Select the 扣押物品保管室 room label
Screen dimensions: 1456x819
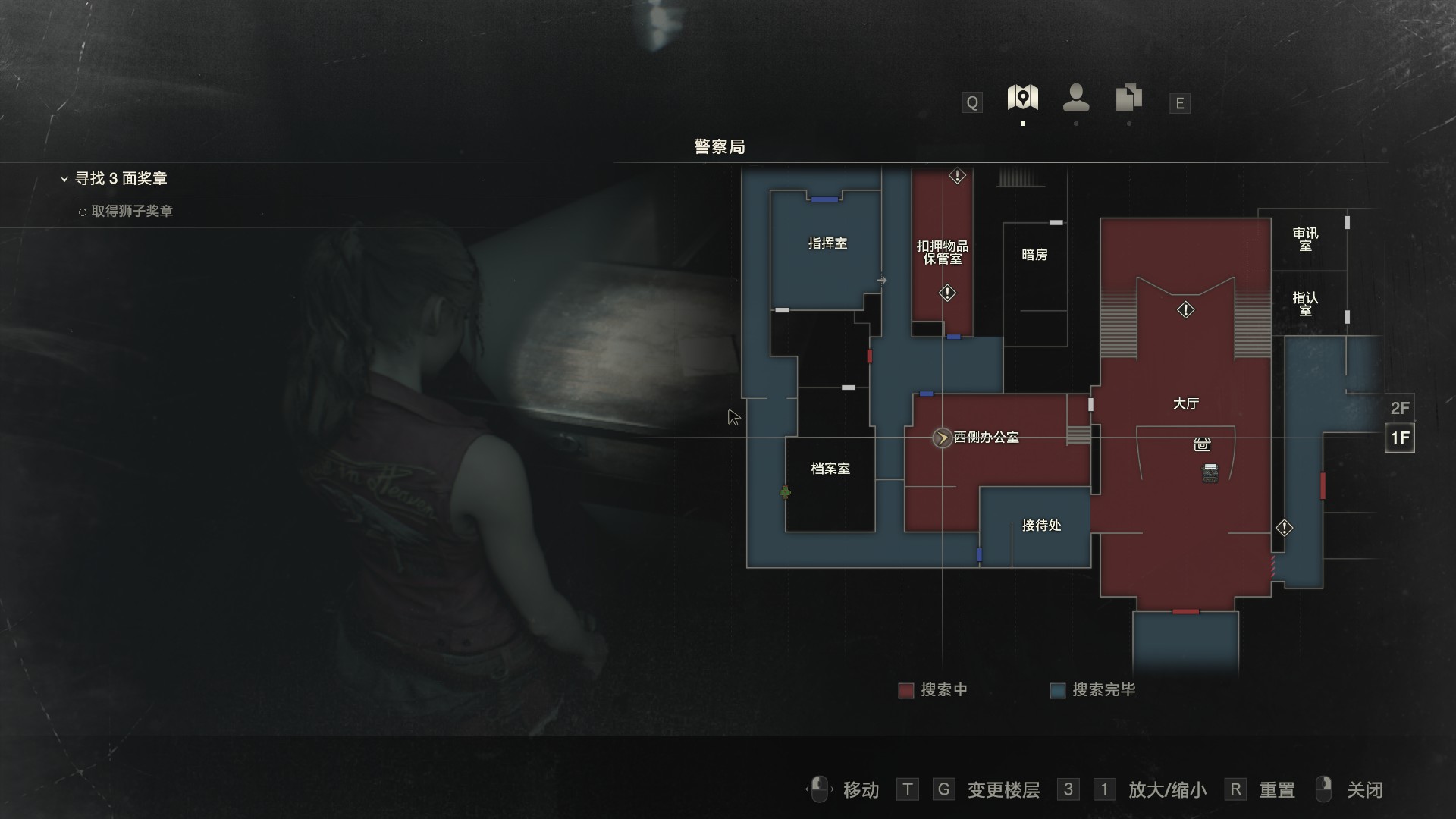coord(942,252)
